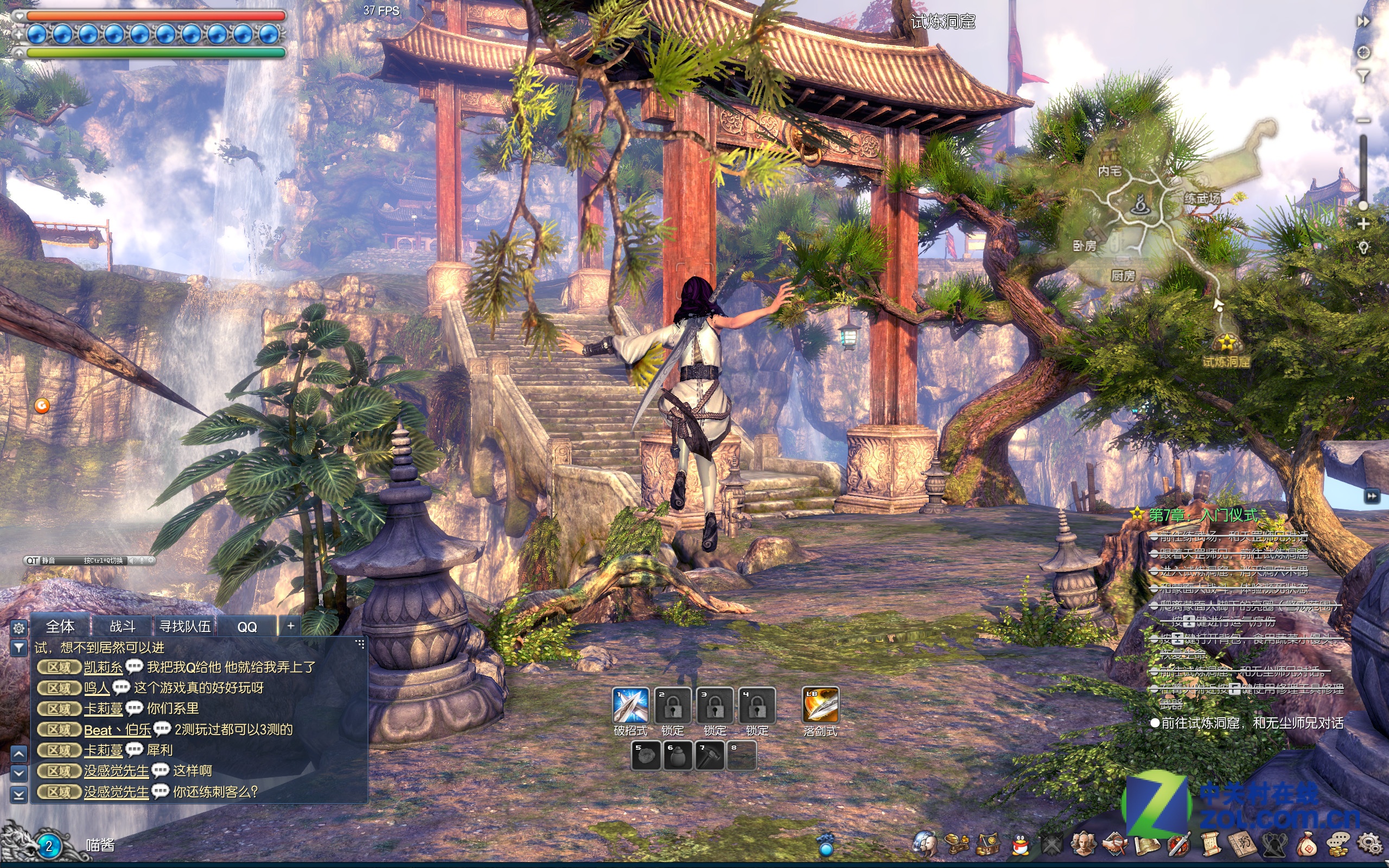1389x868 pixels.
Task: Open the QQ penguin icon
Action: [1020, 845]
